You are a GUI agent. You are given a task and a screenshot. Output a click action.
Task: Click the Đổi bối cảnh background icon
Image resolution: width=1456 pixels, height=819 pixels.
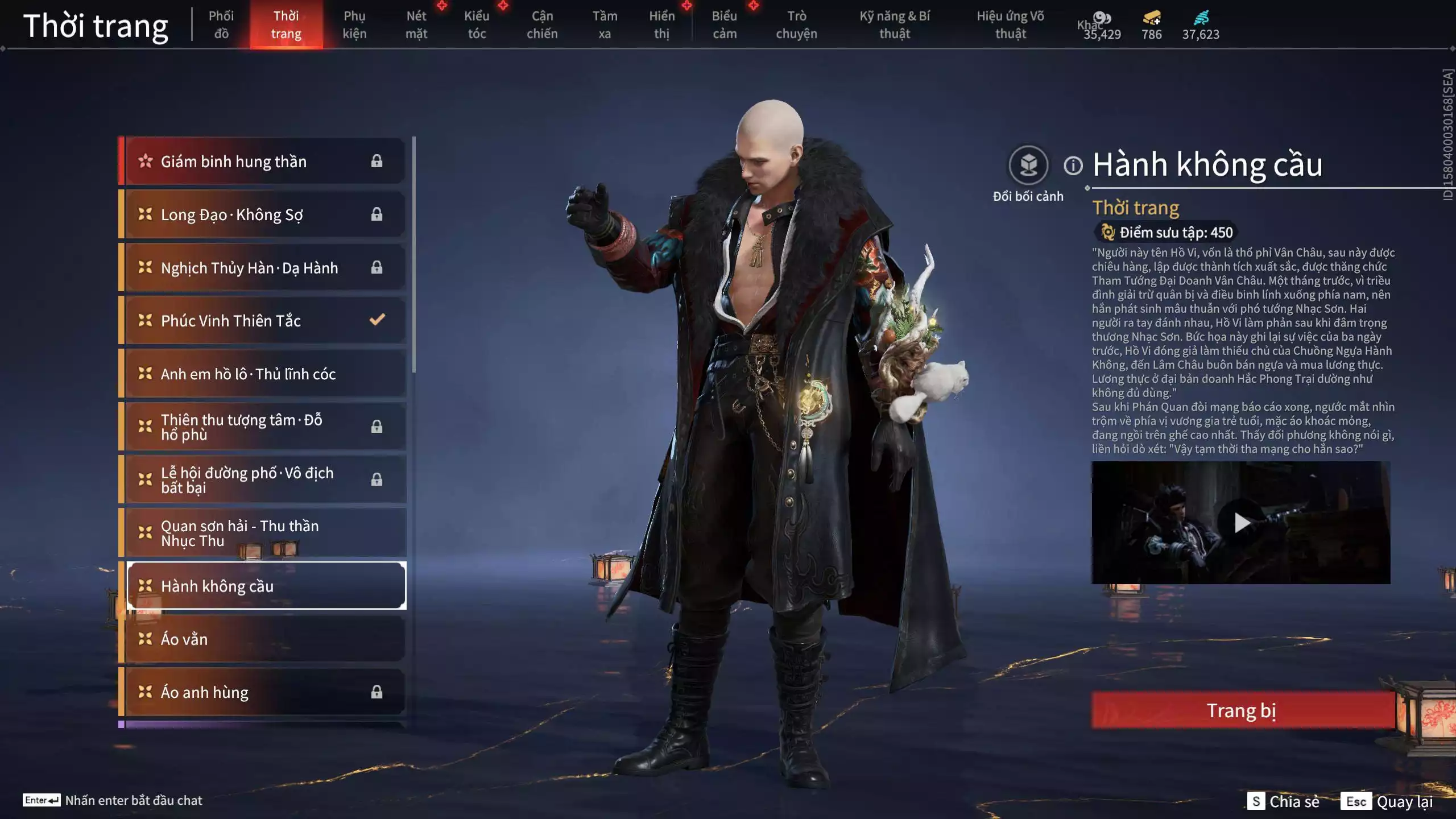coord(1028,166)
